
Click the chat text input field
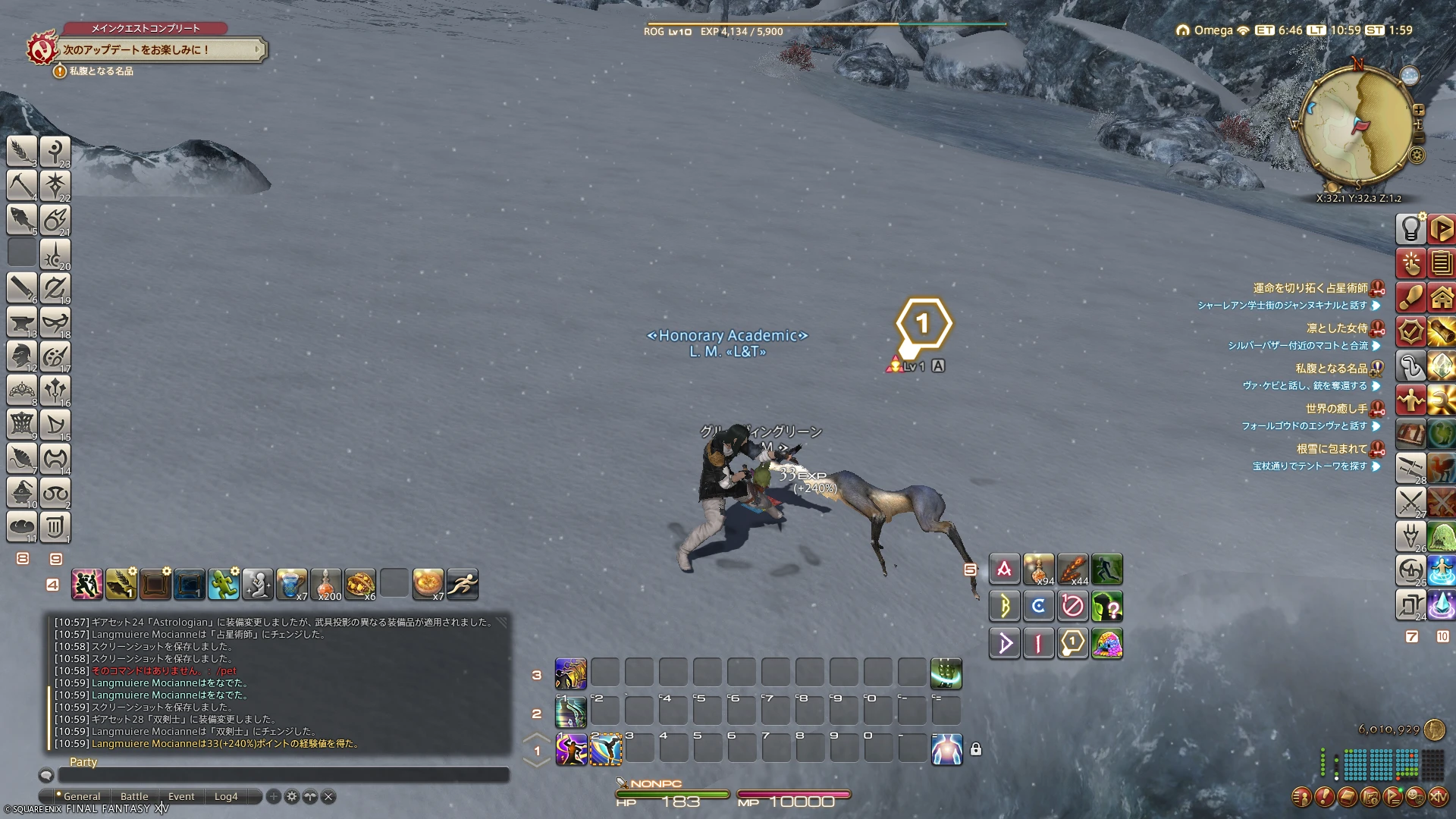284,775
